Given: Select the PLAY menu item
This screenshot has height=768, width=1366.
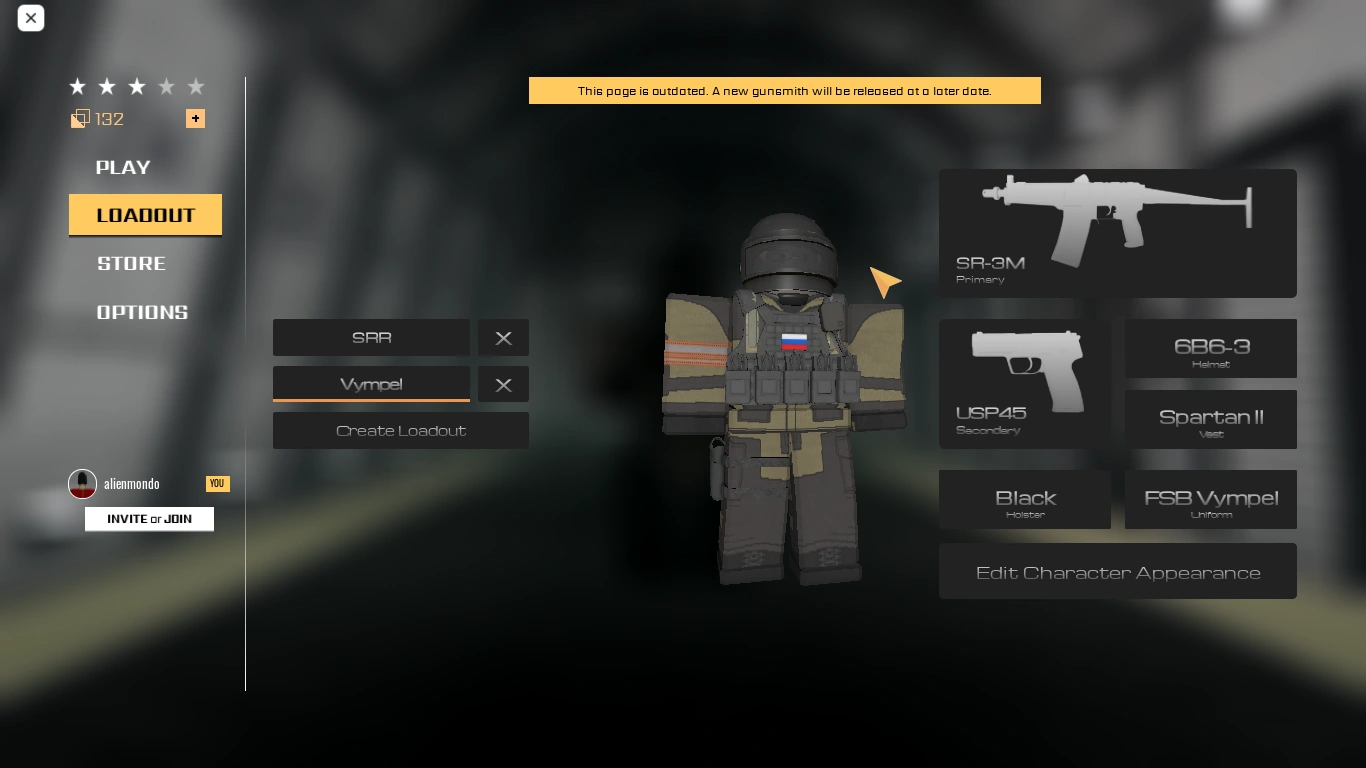Looking at the screenshot, I should click(x=122, y=167).
